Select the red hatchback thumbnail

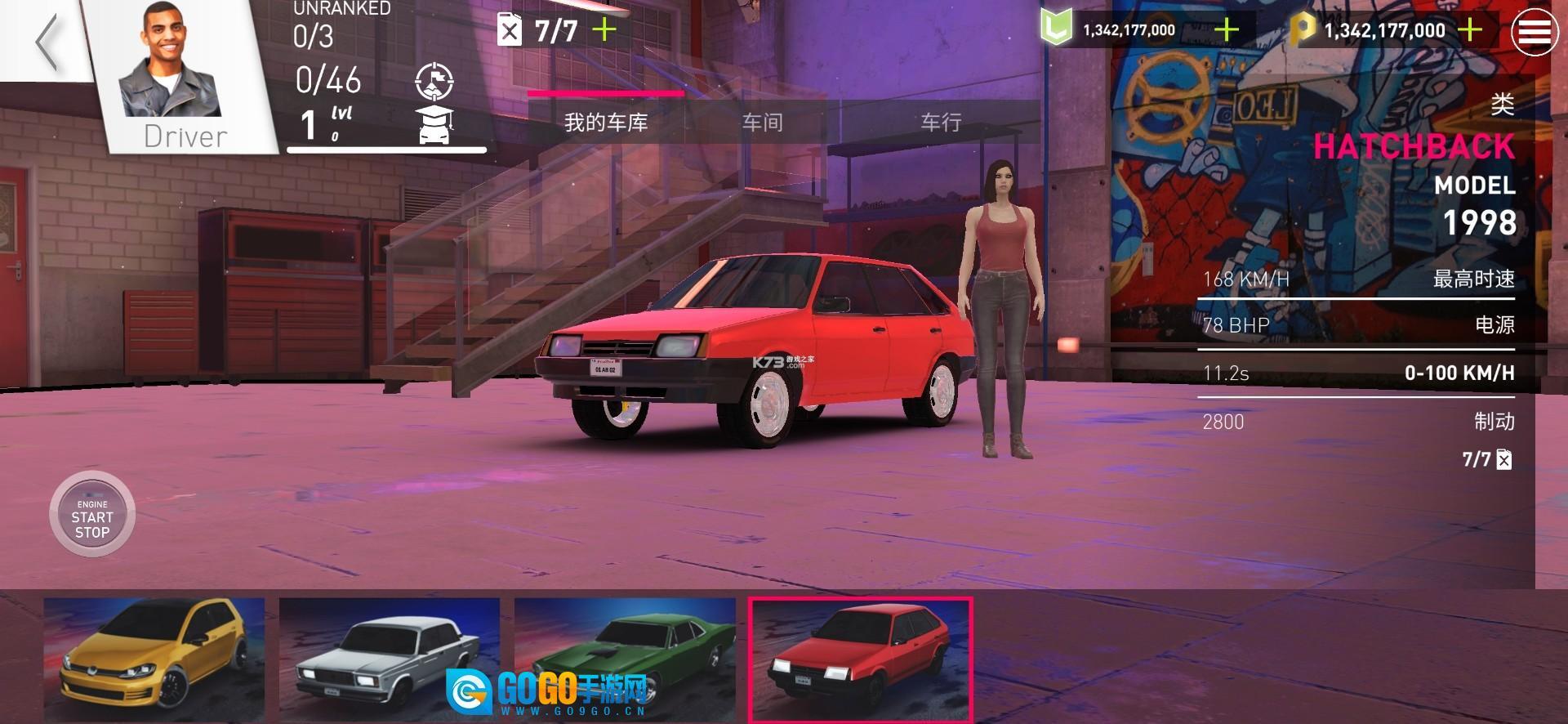(860, 659)
